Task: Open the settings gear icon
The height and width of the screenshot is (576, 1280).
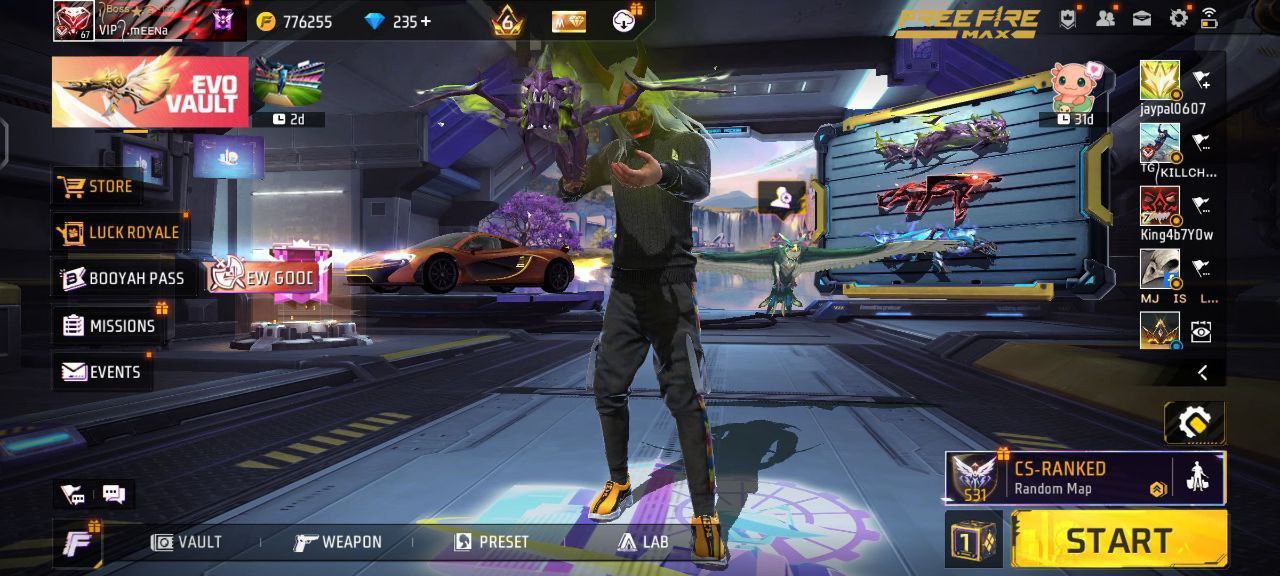Action: [1179, 18]
